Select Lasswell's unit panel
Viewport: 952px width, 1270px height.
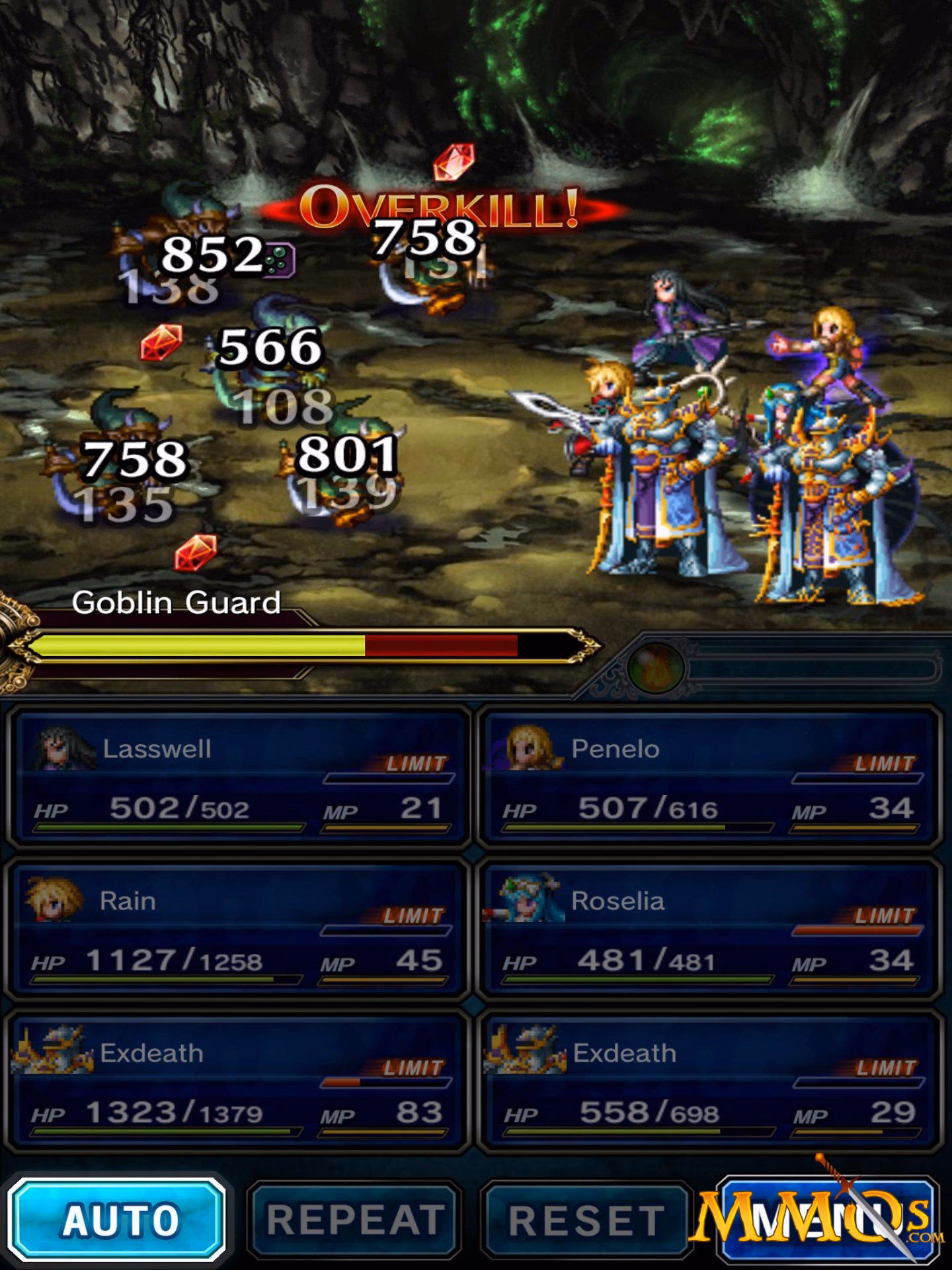(x=239, y=778)
